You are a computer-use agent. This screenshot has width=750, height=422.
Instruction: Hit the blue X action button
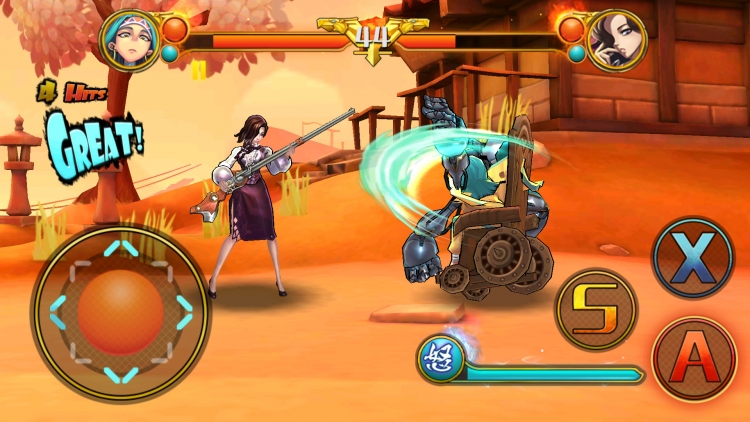[693, 258]
